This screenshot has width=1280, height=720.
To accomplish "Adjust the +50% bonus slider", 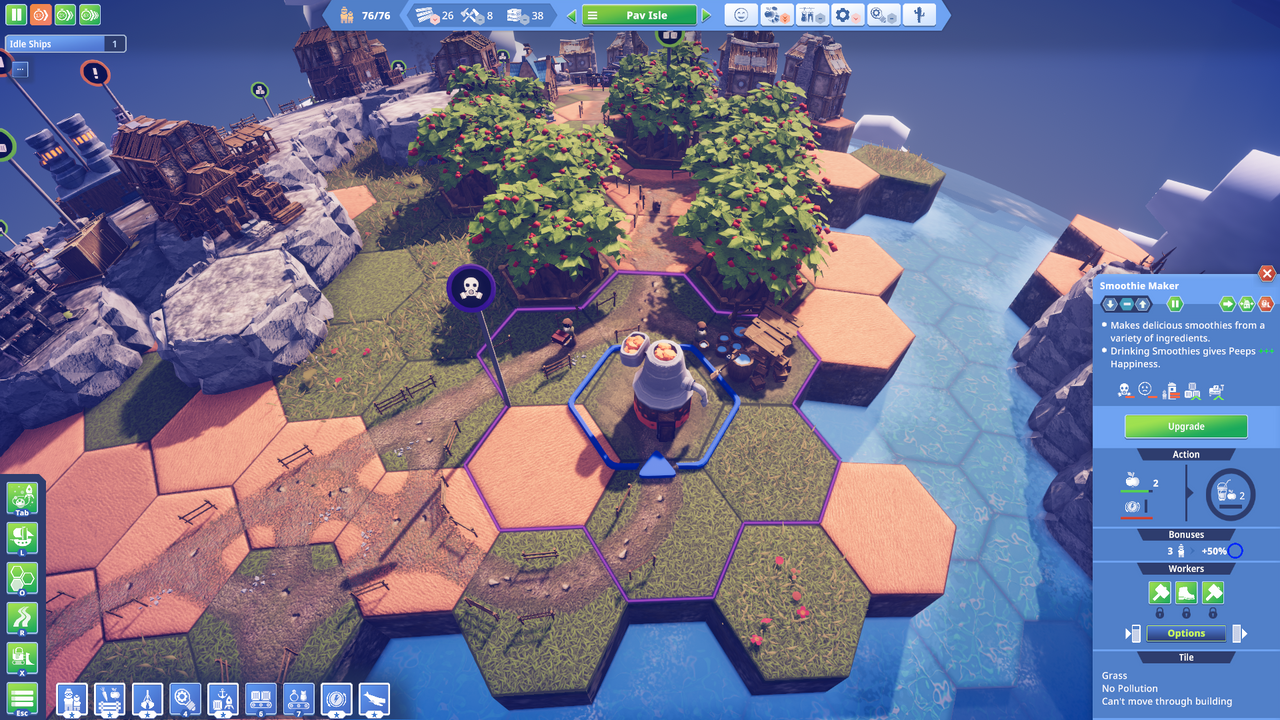I will click(1234, 550).
